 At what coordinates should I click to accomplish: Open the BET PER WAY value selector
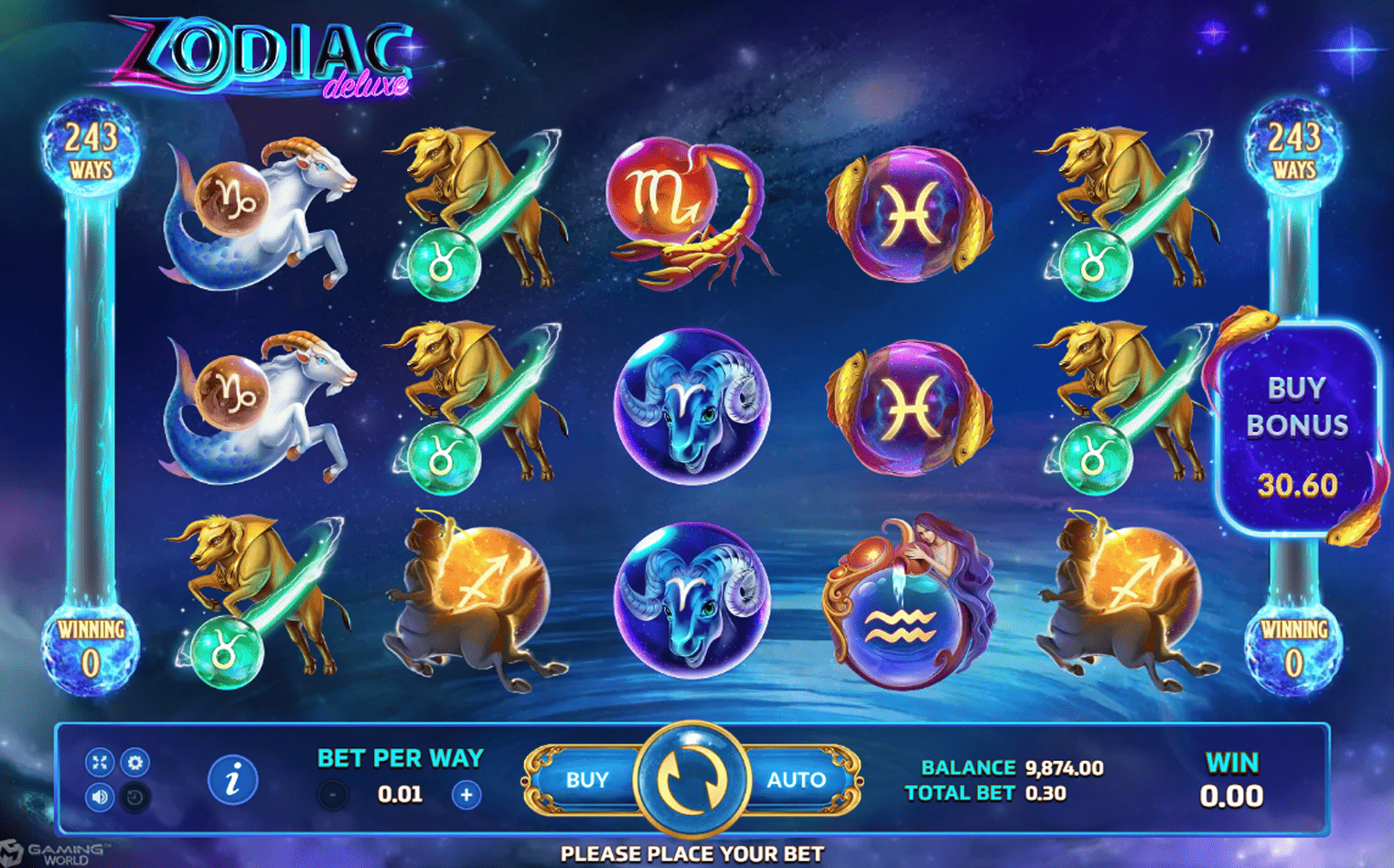[399, 794]
